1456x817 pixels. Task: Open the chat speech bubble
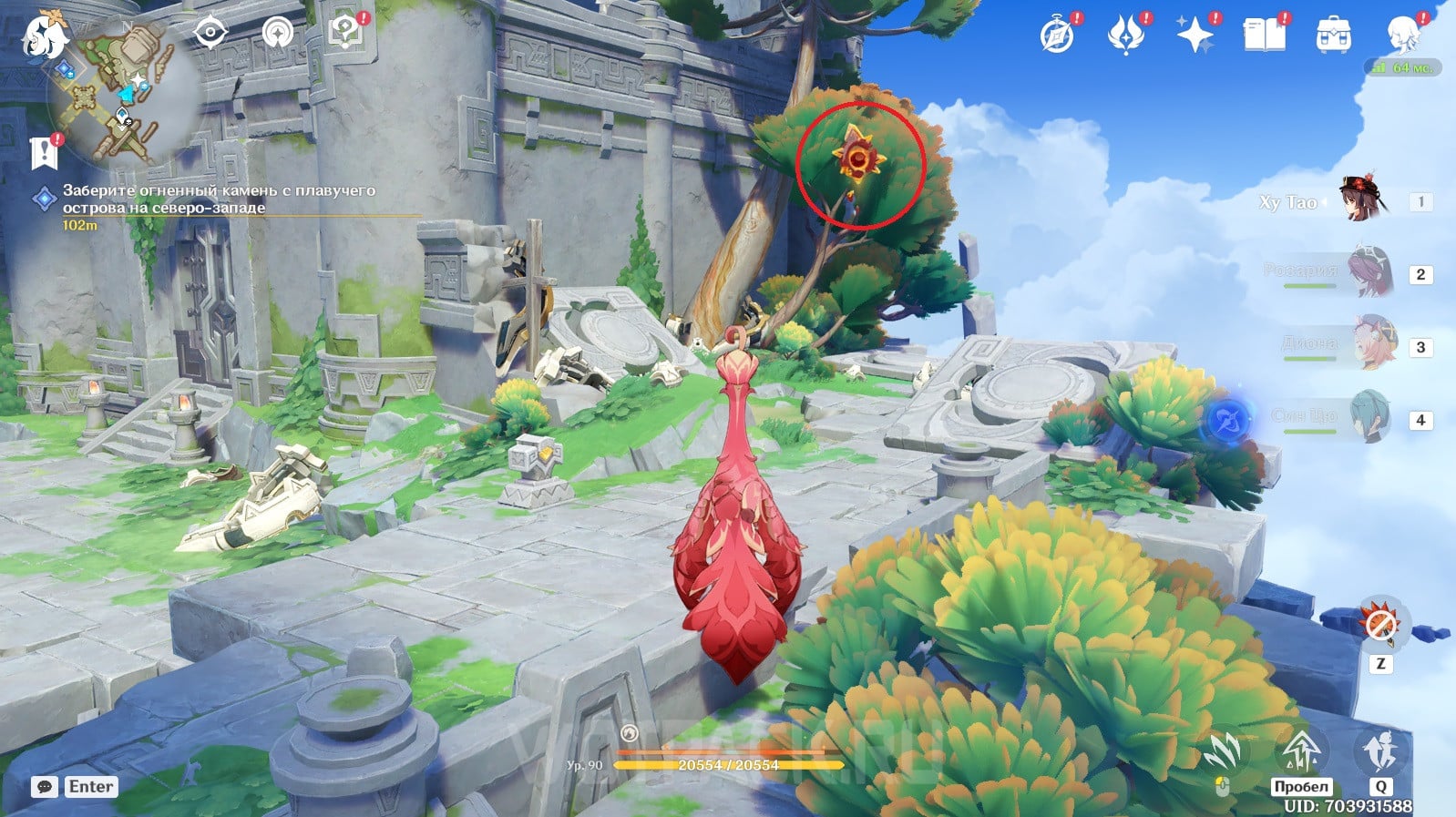click(44, 787)
